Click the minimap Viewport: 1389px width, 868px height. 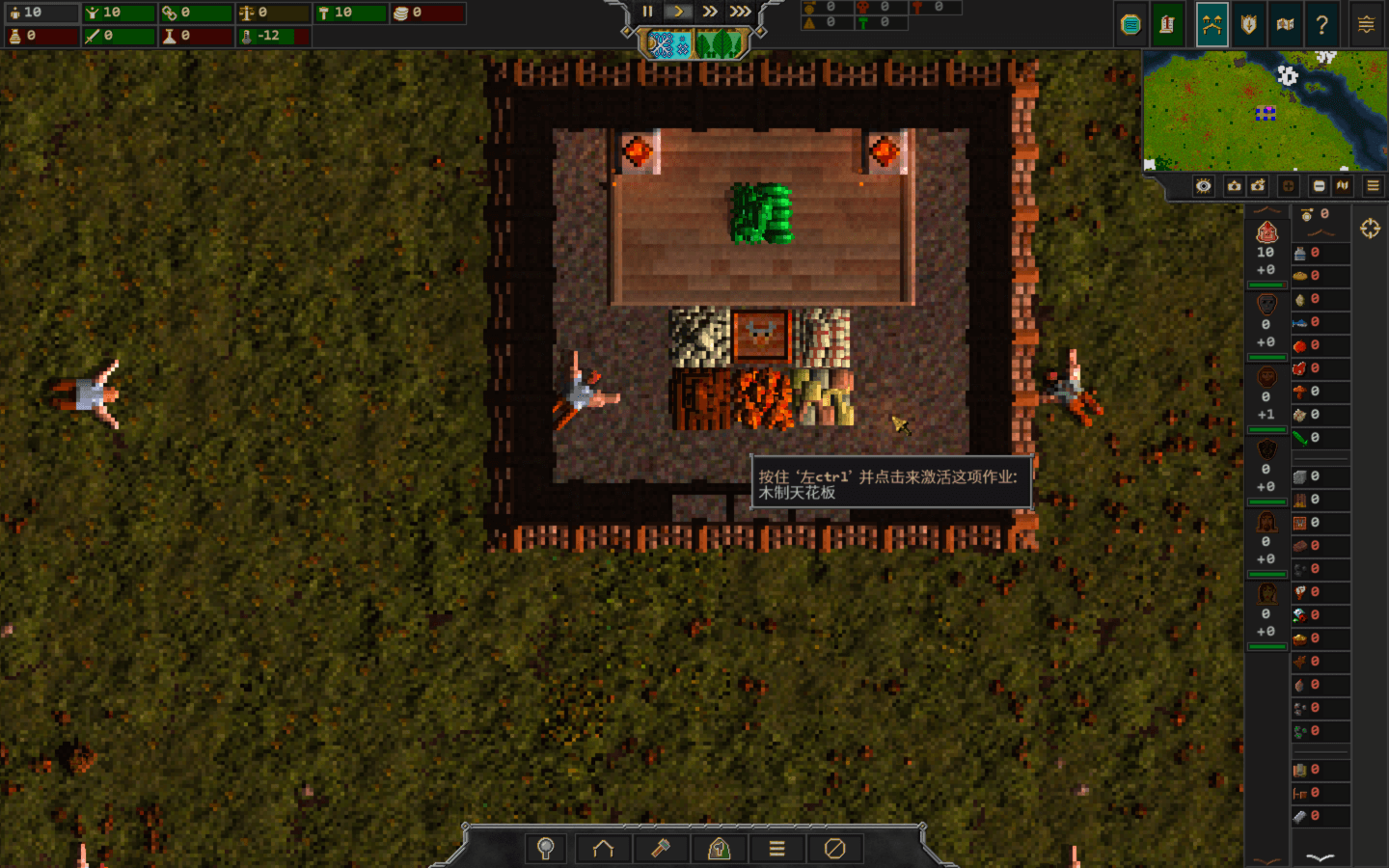coord(1265,112)
